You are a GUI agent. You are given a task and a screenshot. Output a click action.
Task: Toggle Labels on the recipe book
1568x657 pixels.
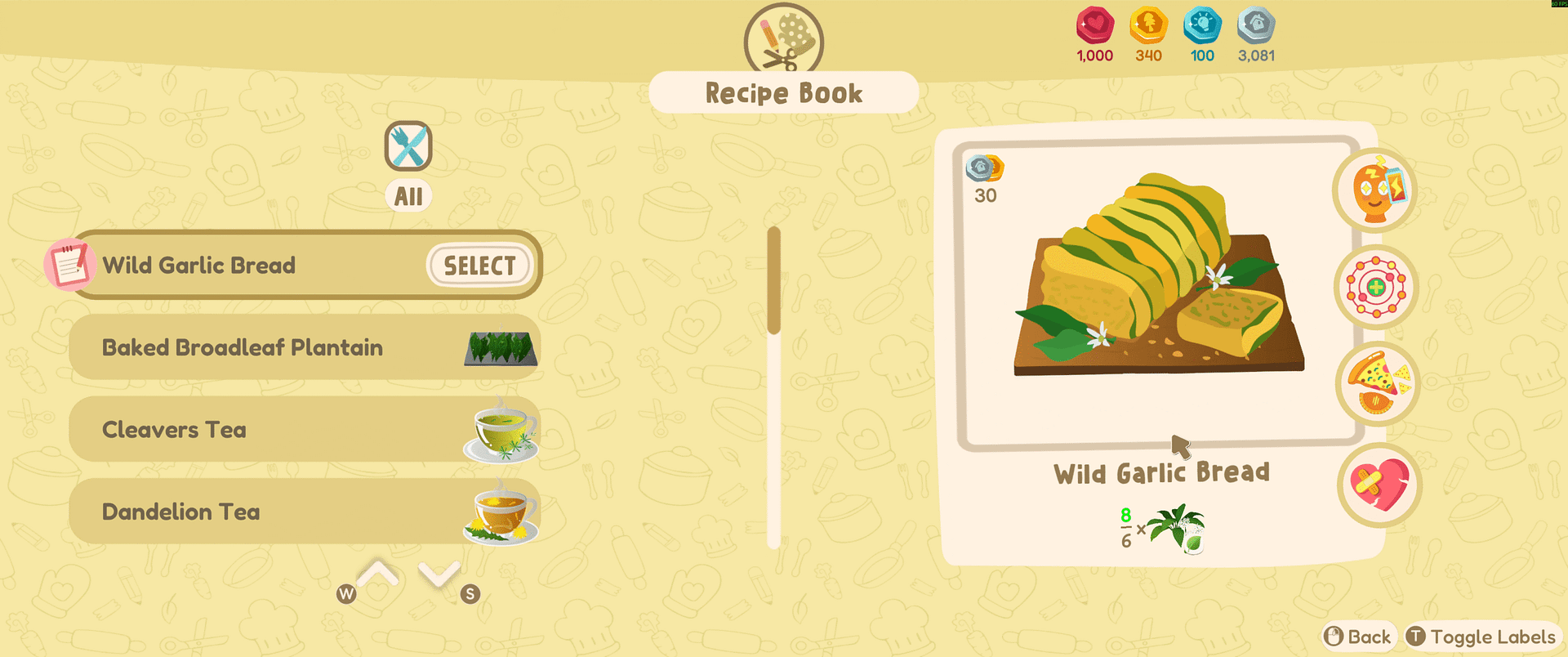tap(1481, 637)
